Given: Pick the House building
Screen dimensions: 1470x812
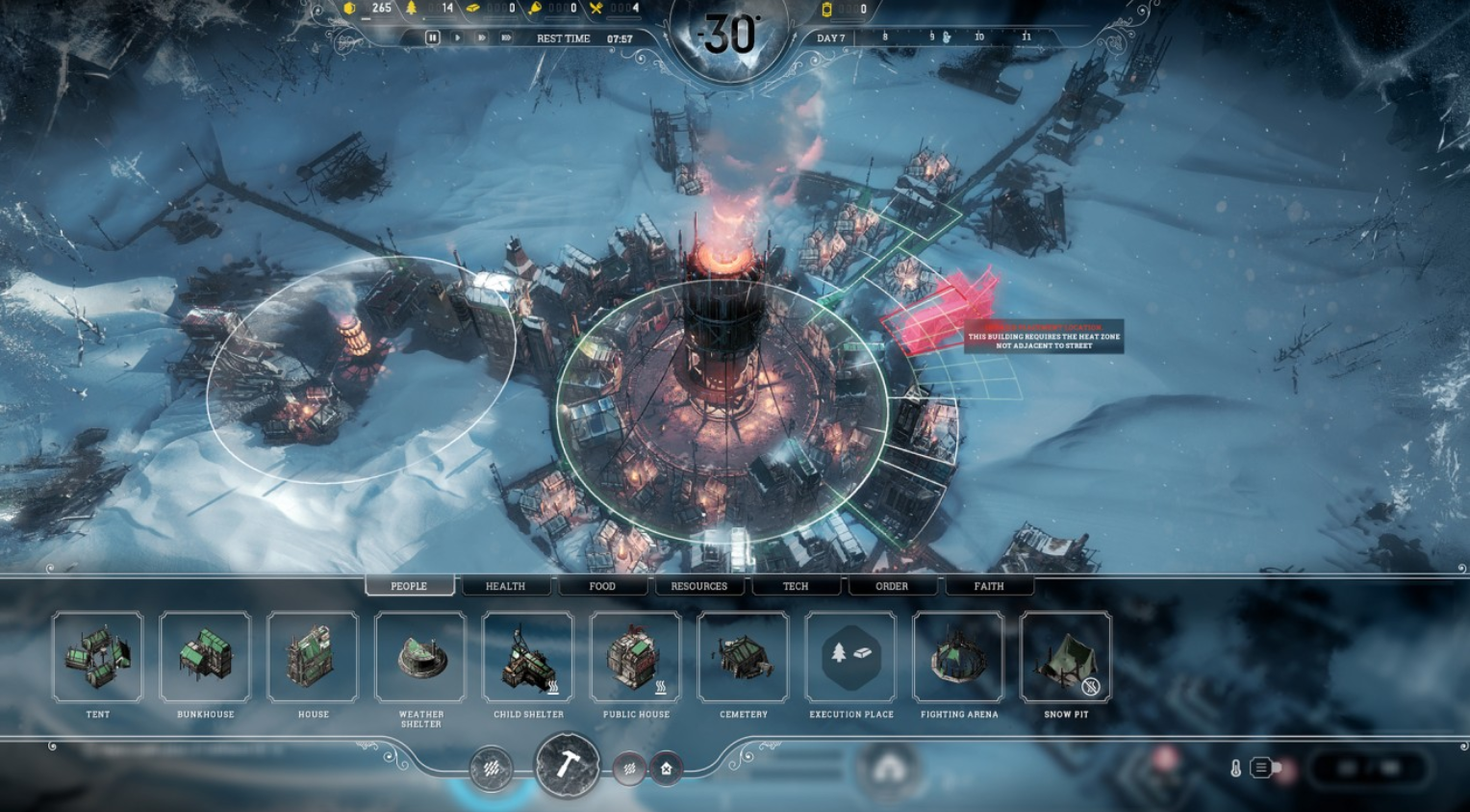Looking at the screenshot, I should click(314, 657).
